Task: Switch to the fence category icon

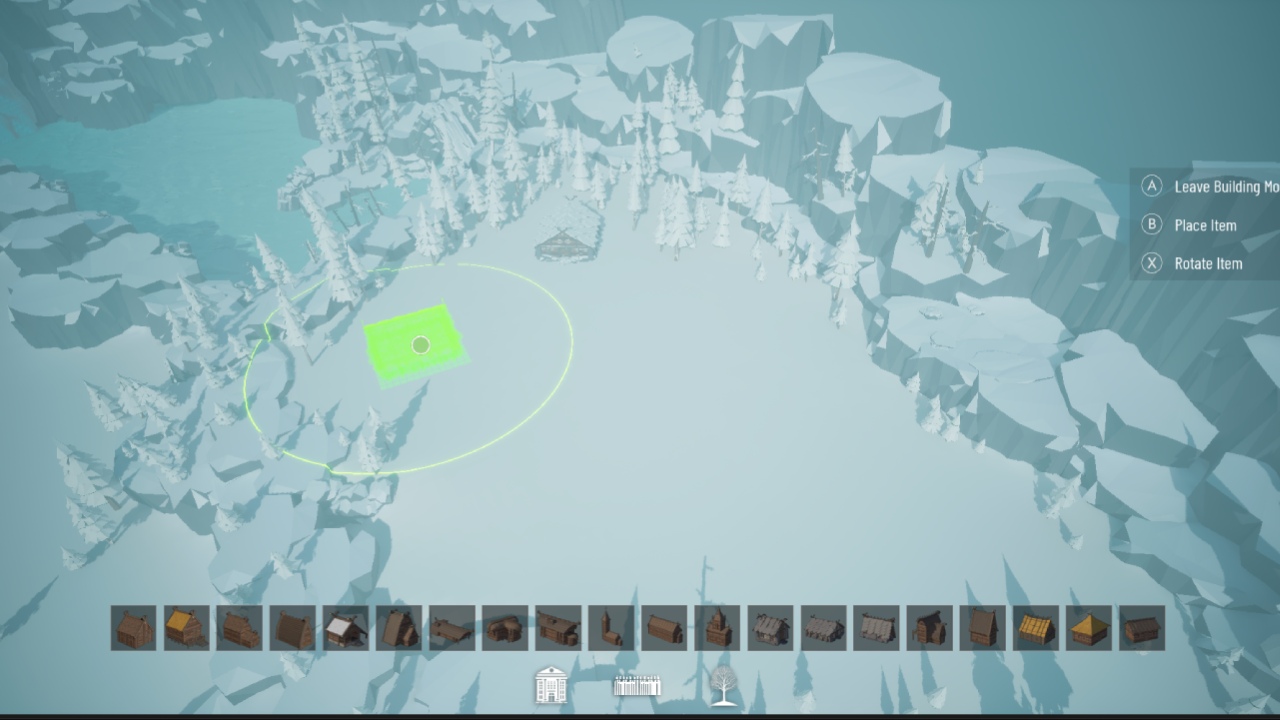Action: click(x=637, y=686)
